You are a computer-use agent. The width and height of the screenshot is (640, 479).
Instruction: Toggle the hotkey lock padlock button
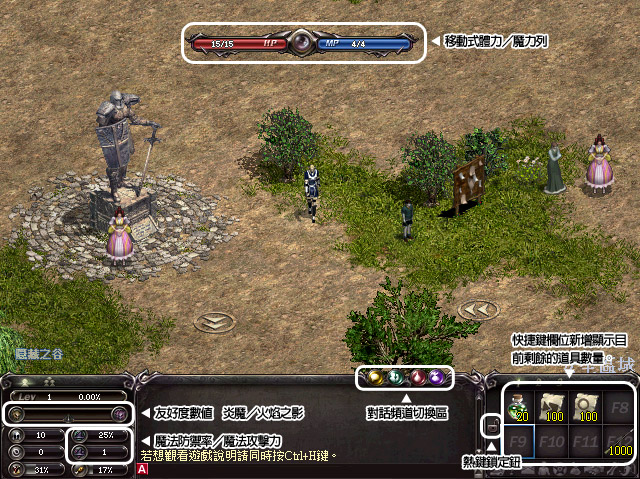pos(492,427)
